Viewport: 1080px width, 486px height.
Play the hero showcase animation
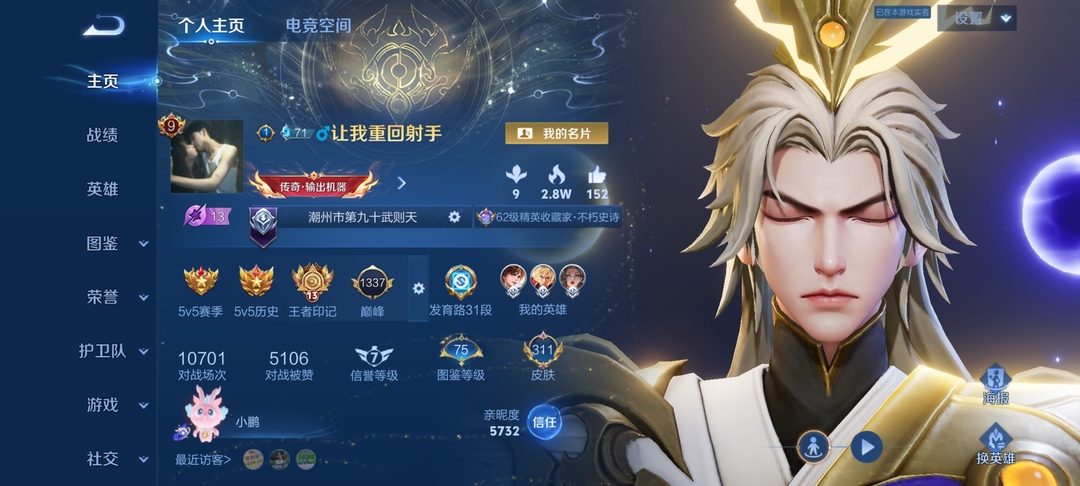coord(866,445)
